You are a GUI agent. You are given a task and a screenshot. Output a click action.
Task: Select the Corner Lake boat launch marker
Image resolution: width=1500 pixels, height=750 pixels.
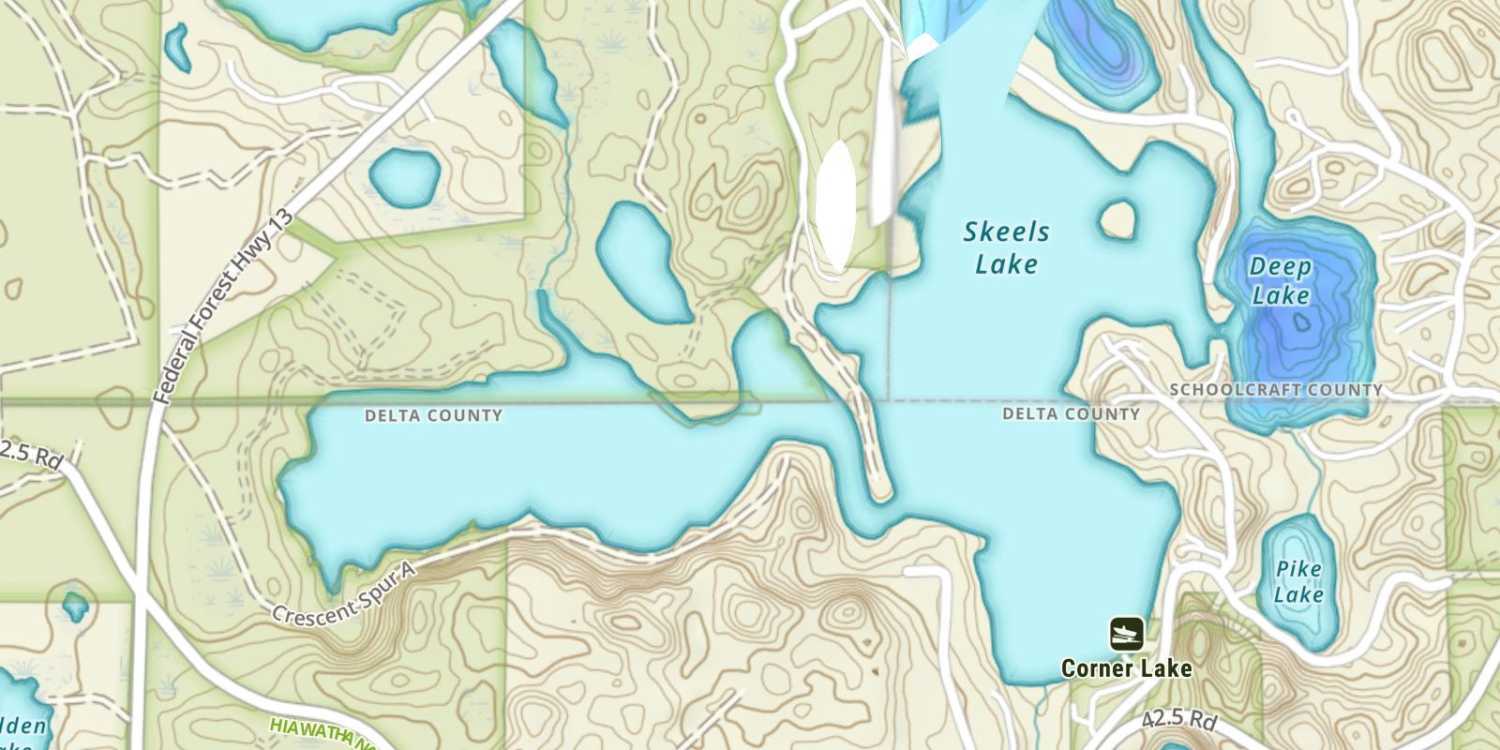pos(1126,634)
